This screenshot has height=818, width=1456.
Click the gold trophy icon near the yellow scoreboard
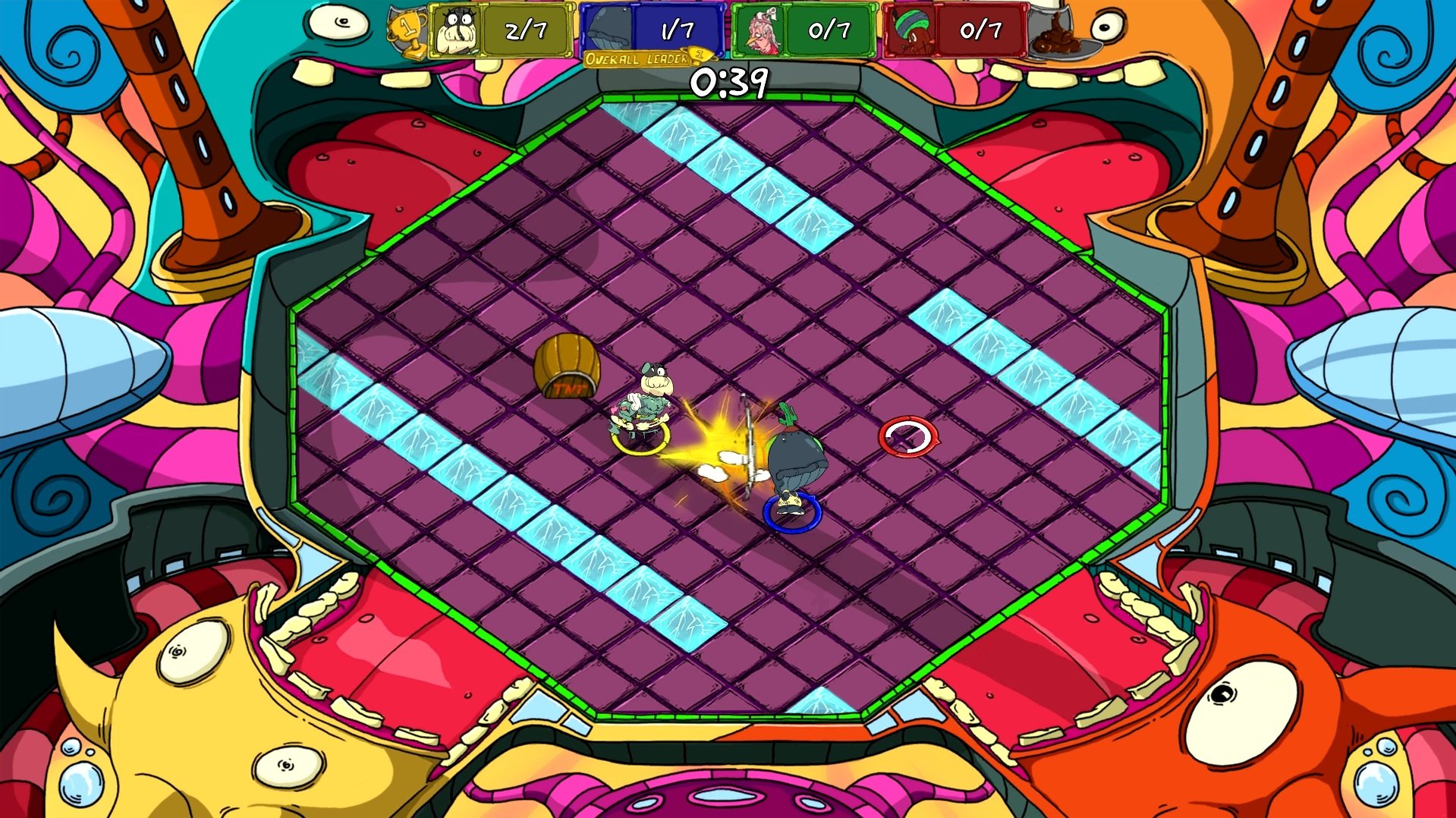407,30
